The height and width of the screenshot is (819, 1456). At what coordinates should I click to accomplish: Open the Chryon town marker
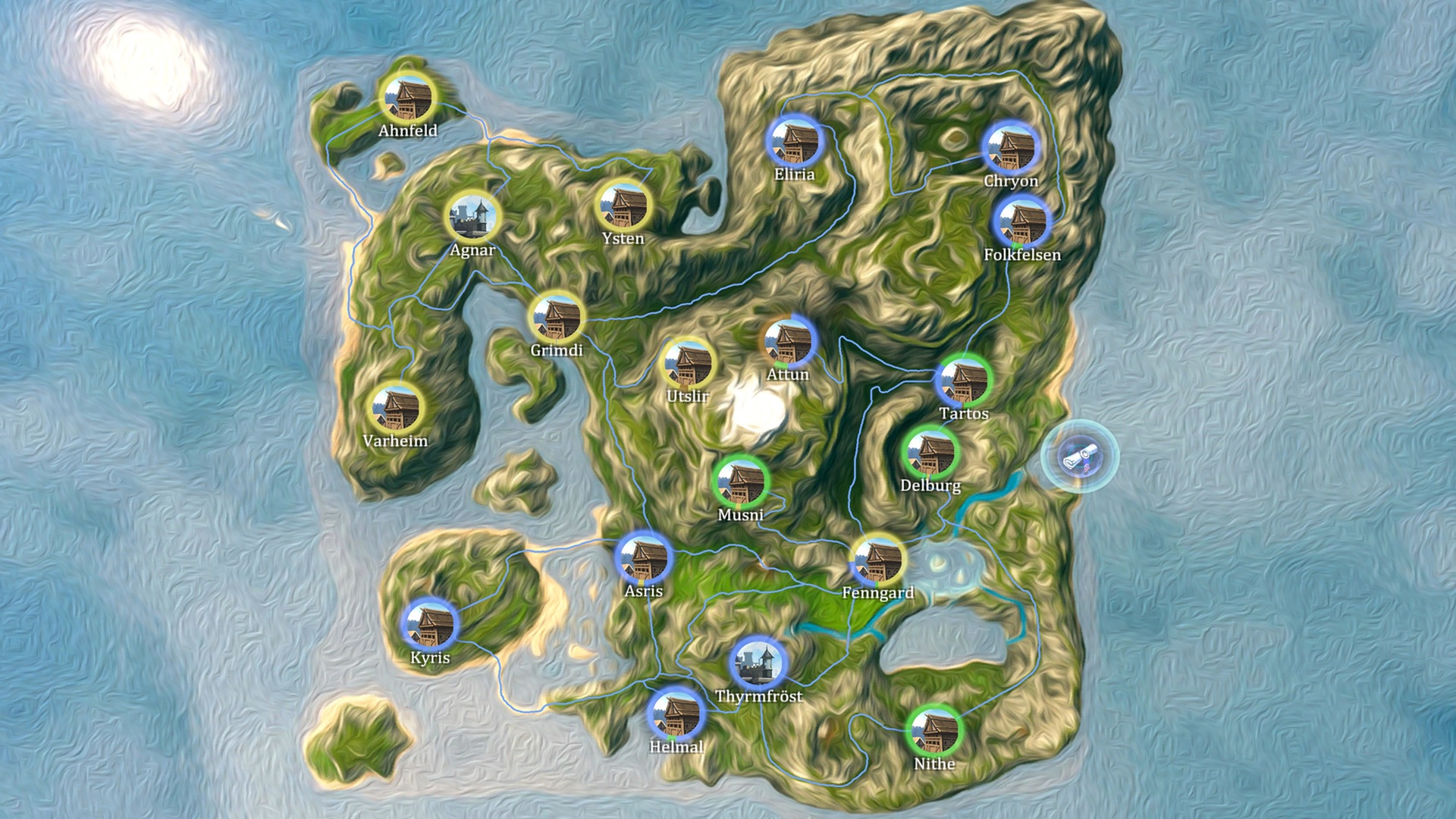coord(1010,148)
